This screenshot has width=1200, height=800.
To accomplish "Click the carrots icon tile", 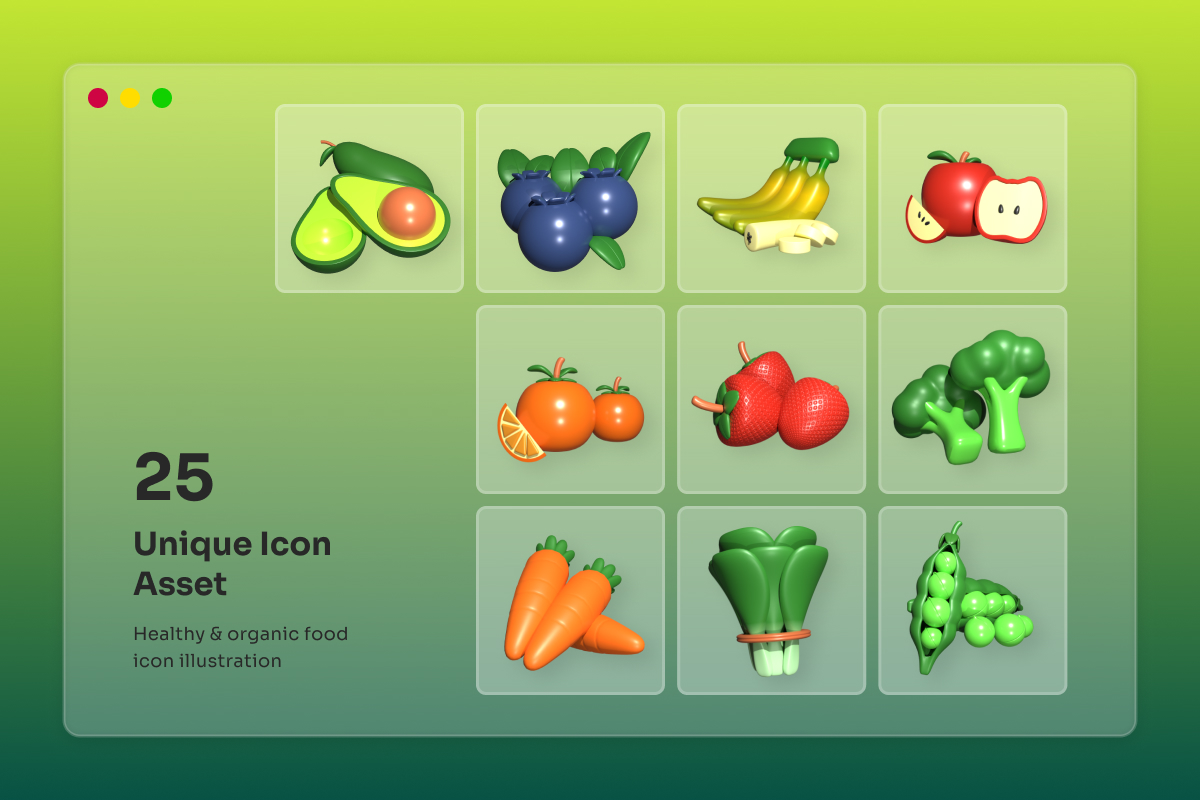I will pyautogui.click(x=570, y=600).
